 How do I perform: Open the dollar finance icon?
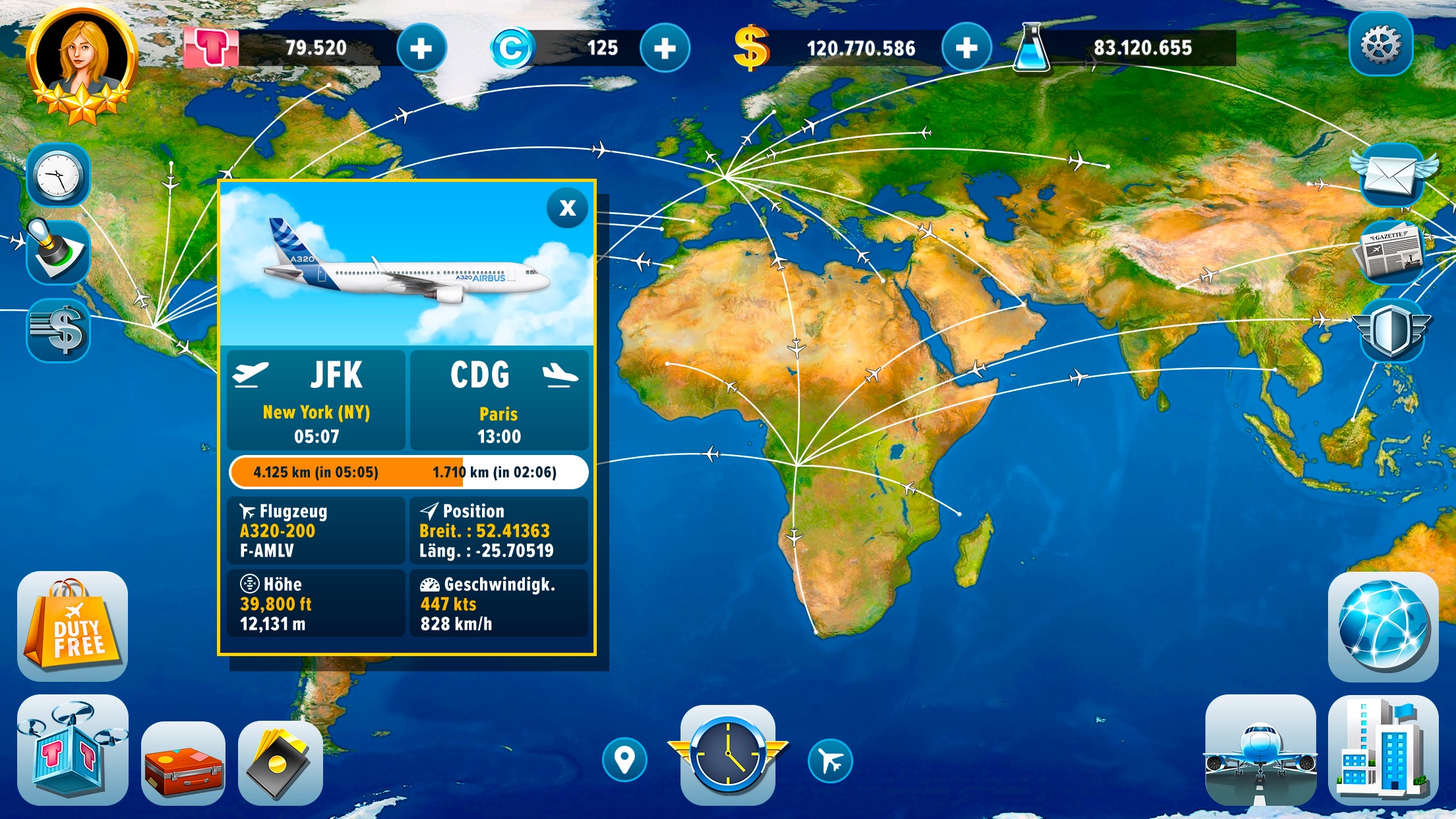tap(58, 329)
